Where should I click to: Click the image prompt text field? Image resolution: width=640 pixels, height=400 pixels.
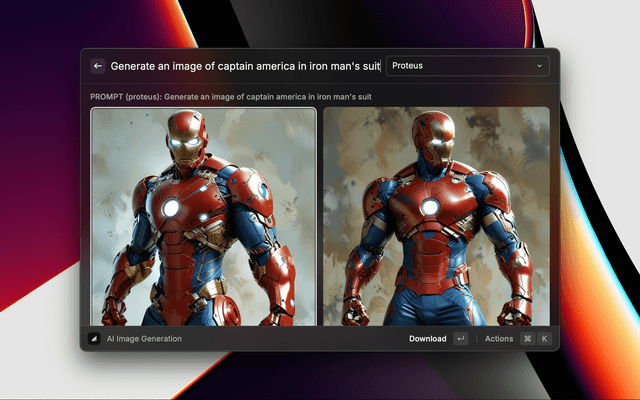click(x=244, y=66)
